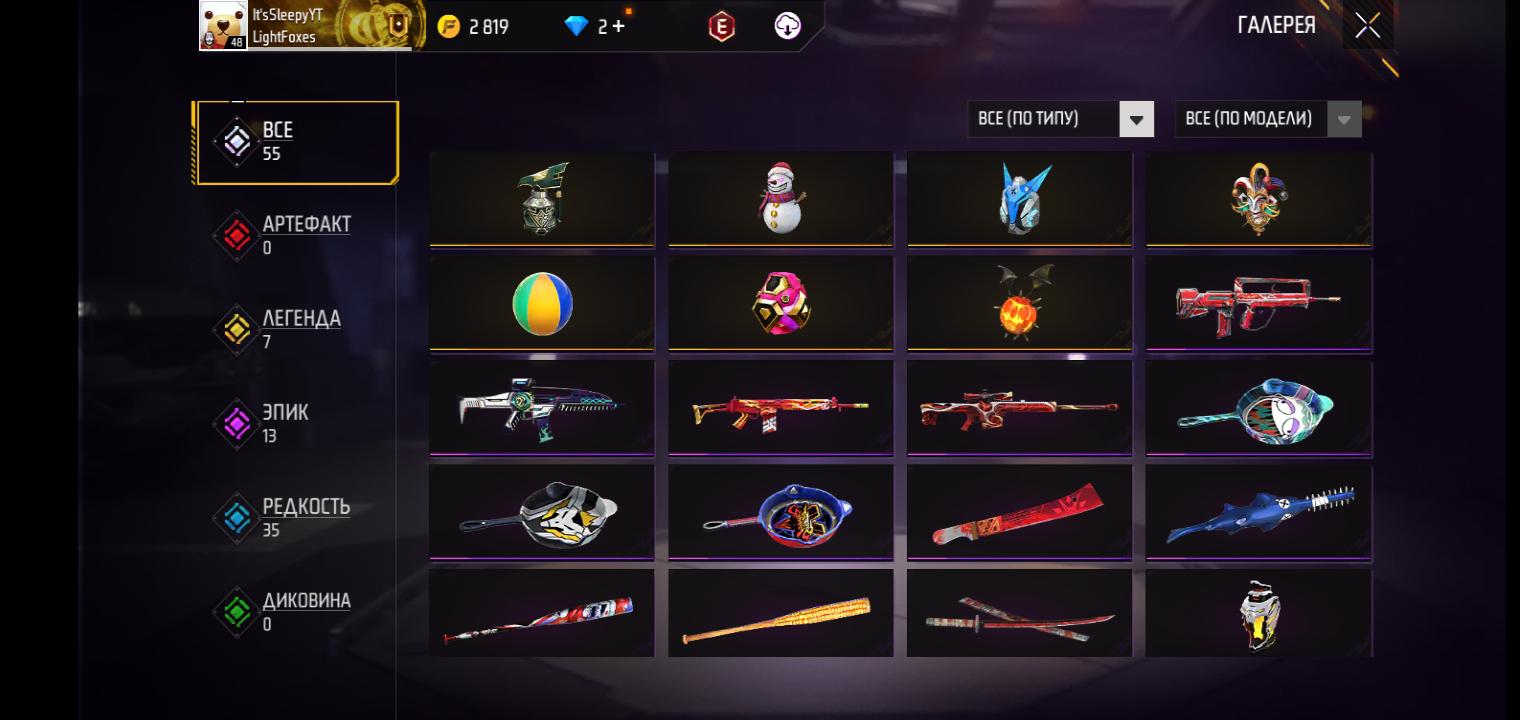The image size is (1520, 720).
Task: Open the red hexagon E icon
Action: pyautogui.click(x=721, y=27)
